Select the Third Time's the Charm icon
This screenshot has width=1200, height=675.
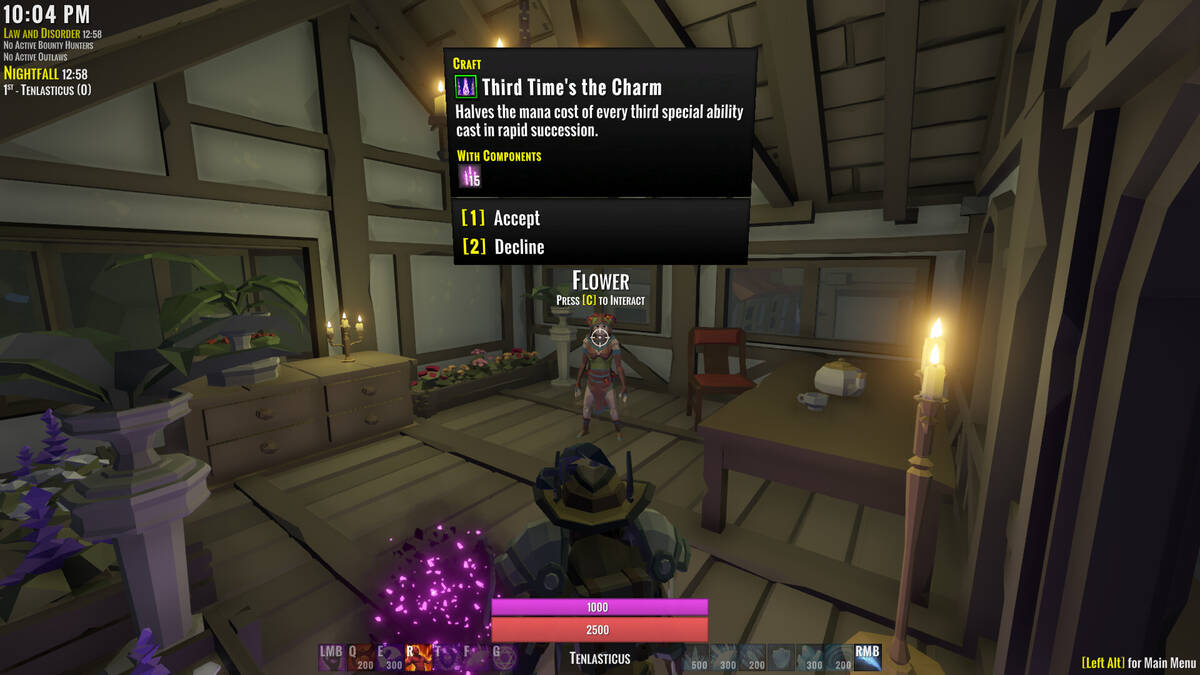coord(466,86)
